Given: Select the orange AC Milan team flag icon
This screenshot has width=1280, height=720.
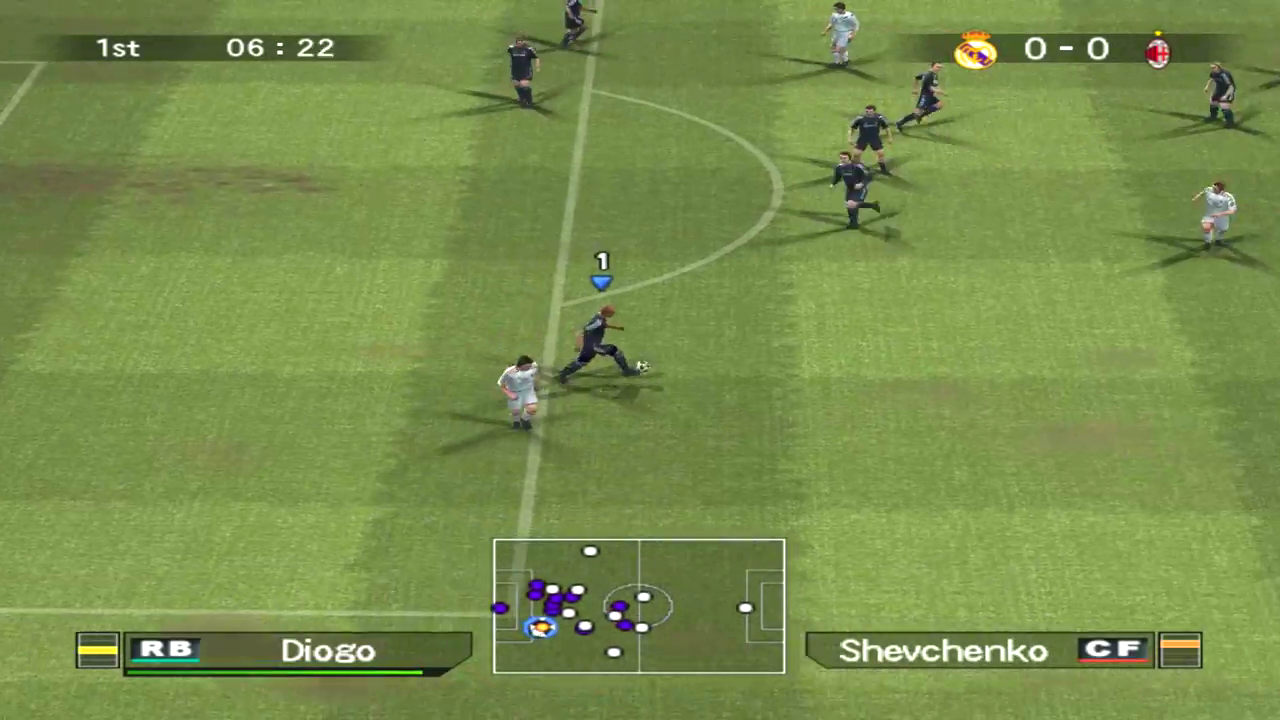Looking at the screenshot, I should tap(1180, 650).
